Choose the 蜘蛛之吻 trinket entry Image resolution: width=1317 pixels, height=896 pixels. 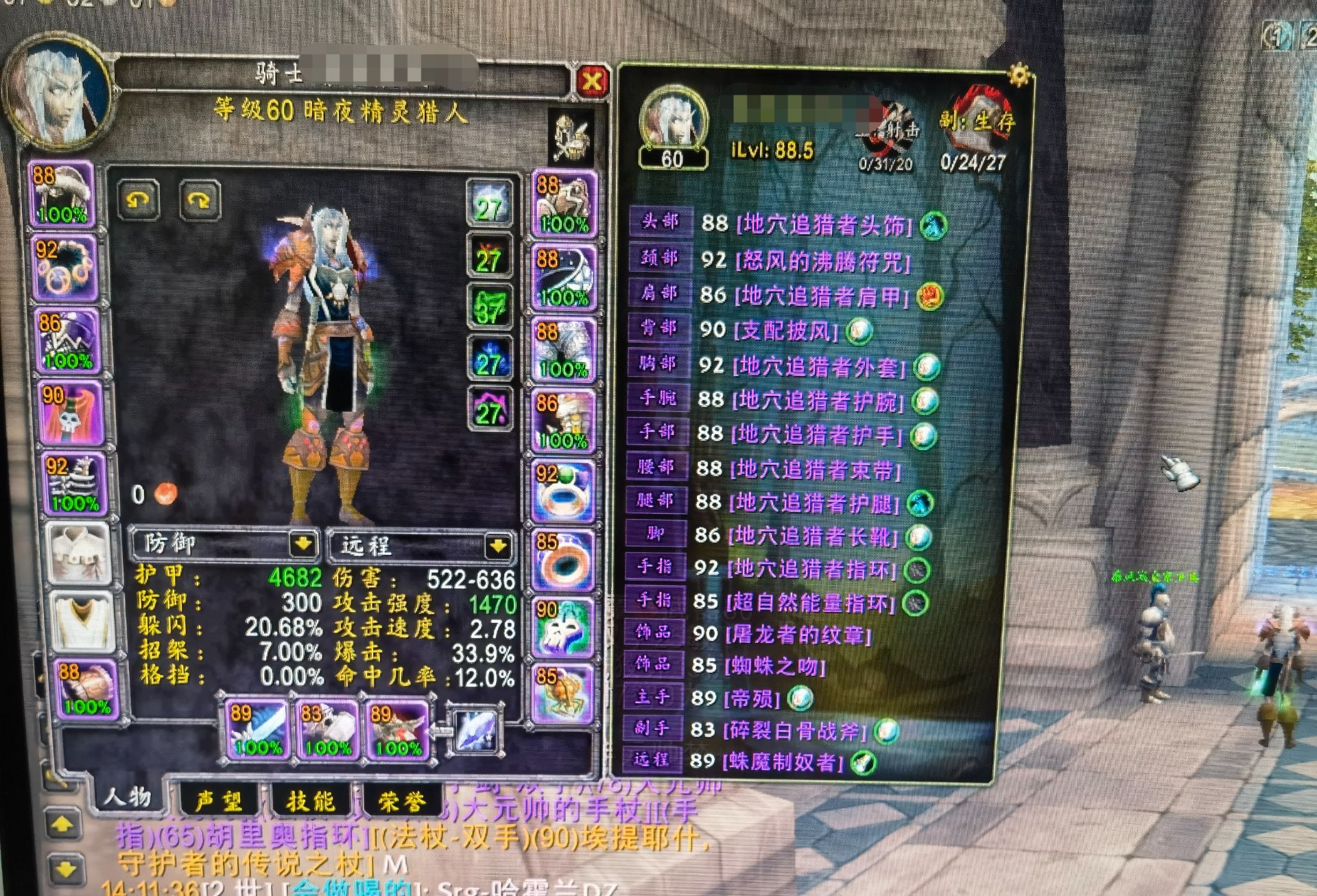(x=774, y=665)
